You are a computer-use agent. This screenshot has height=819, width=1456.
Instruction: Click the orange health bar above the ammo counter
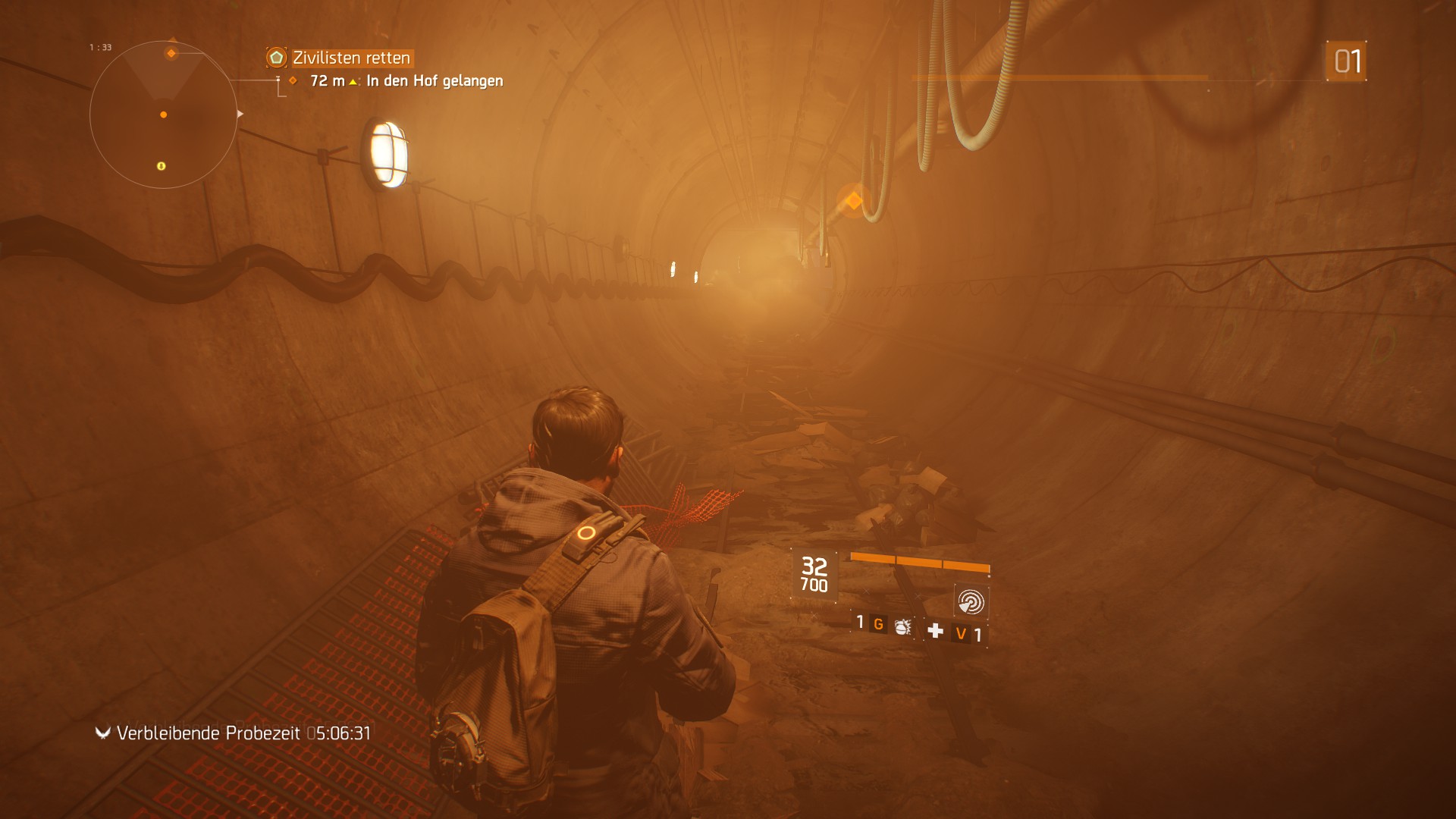coord(920,561)
